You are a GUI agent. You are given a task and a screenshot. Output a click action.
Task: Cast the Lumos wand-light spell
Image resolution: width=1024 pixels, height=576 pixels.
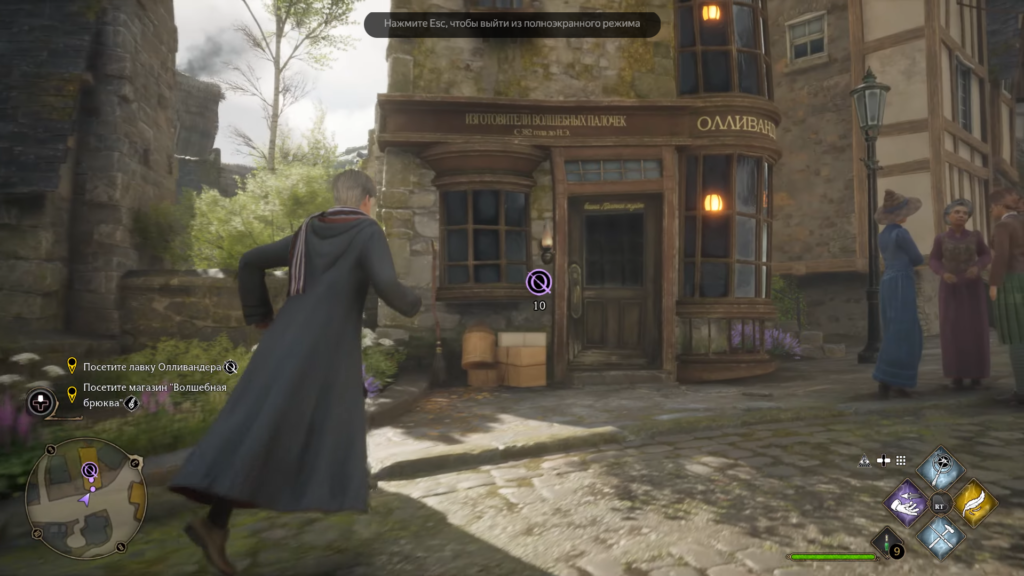coord(940,468)
